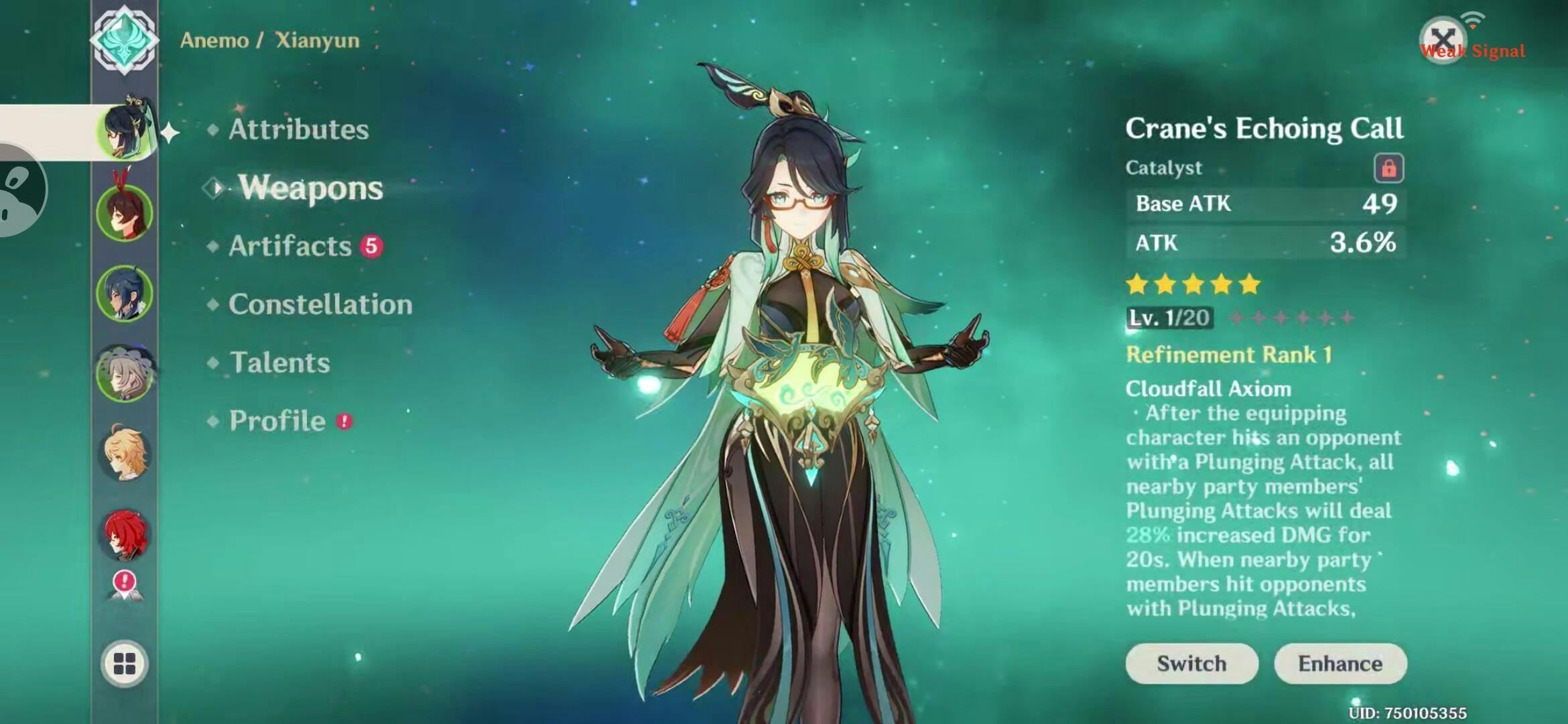Show the Constellation screen
Screen dimensions: 1568x724
click(x=320, y=304)
